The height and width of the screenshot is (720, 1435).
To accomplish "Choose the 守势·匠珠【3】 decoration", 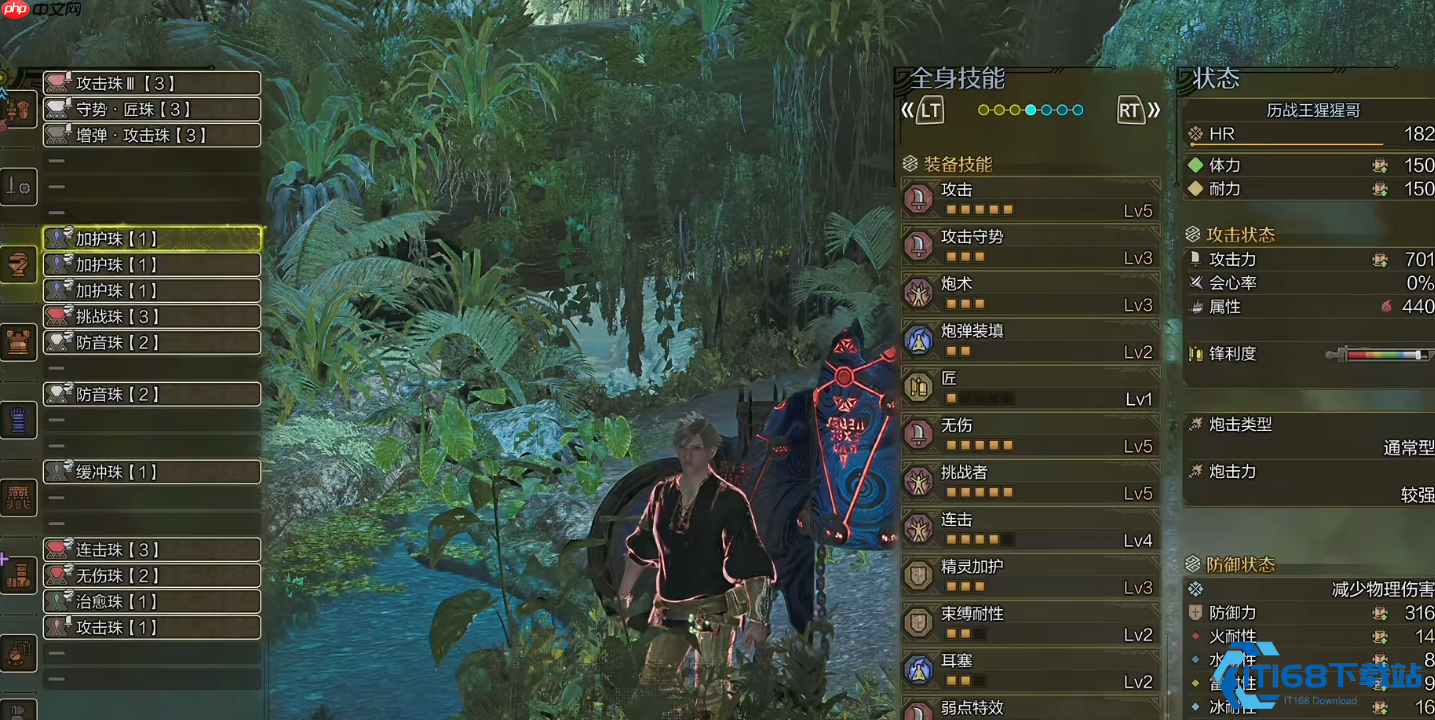I will 152,109.
